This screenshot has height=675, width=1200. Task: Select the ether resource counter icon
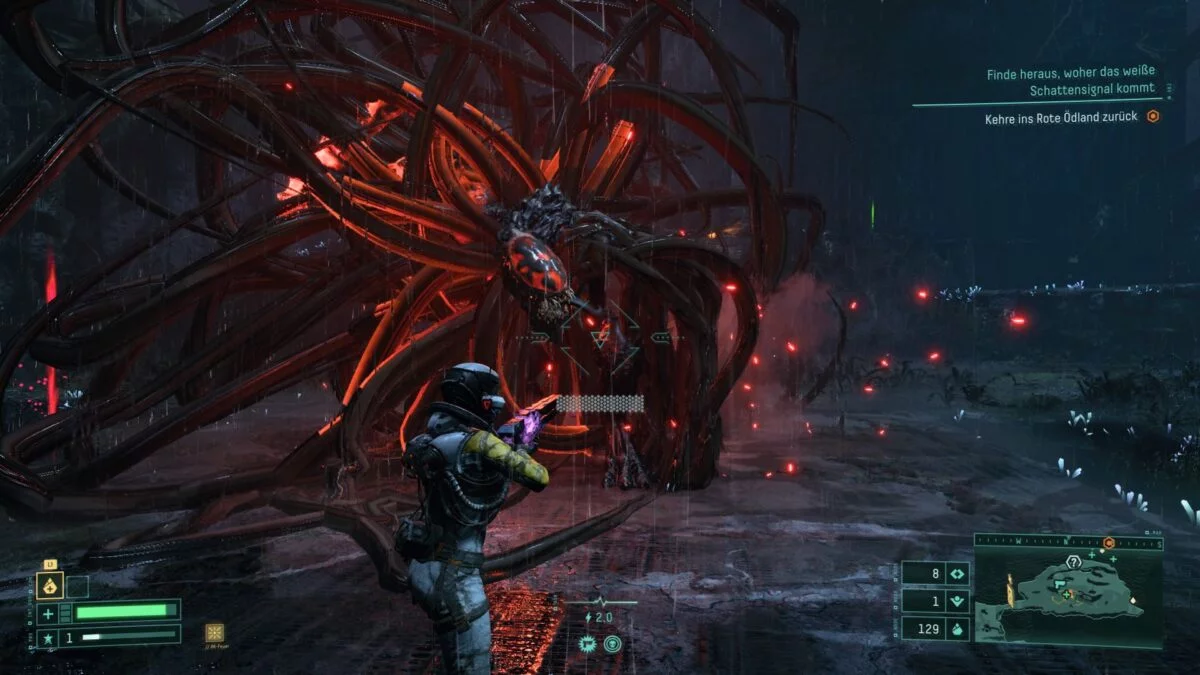click(956, 601)
